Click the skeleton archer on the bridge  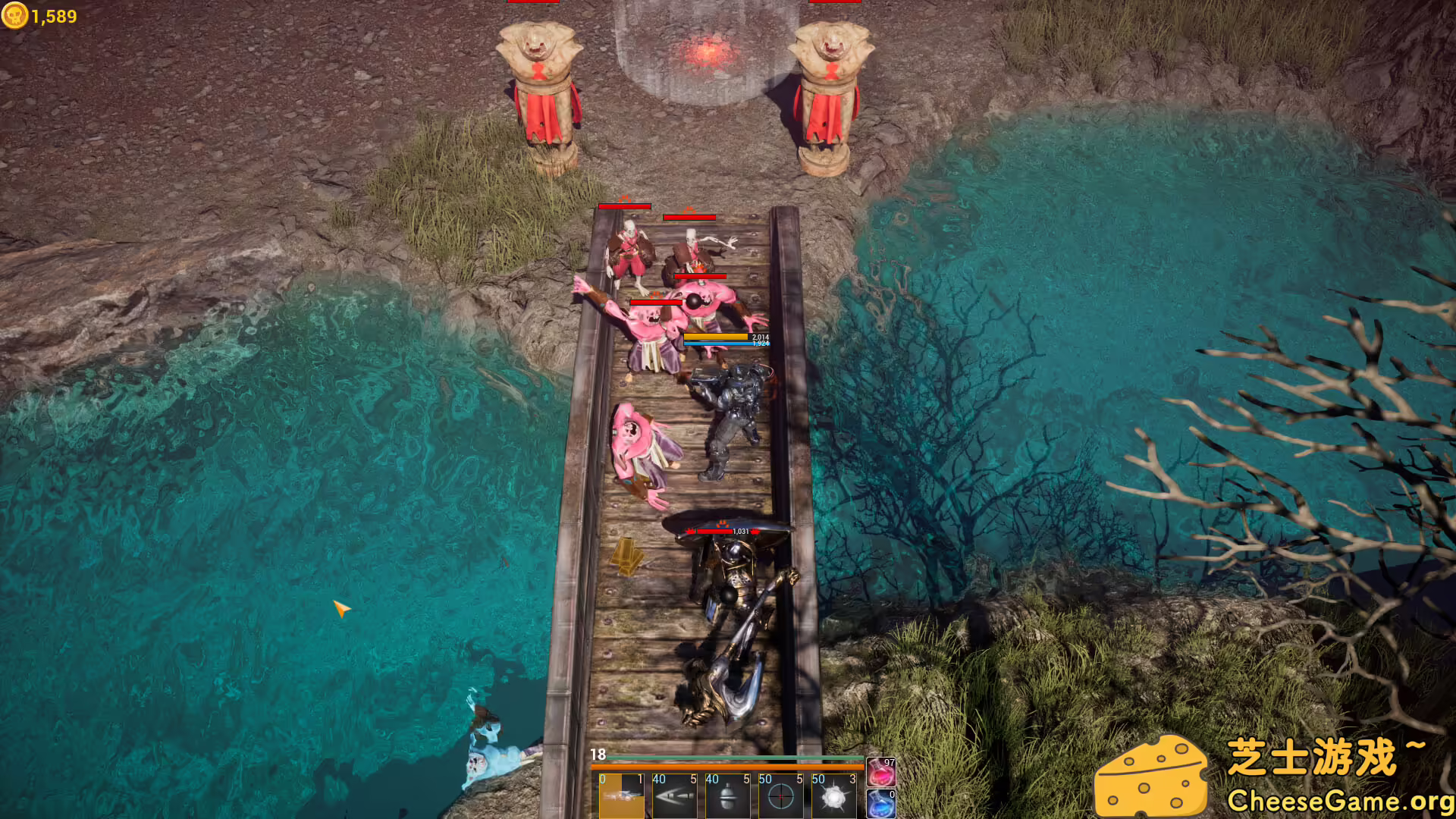click(629, 250)
